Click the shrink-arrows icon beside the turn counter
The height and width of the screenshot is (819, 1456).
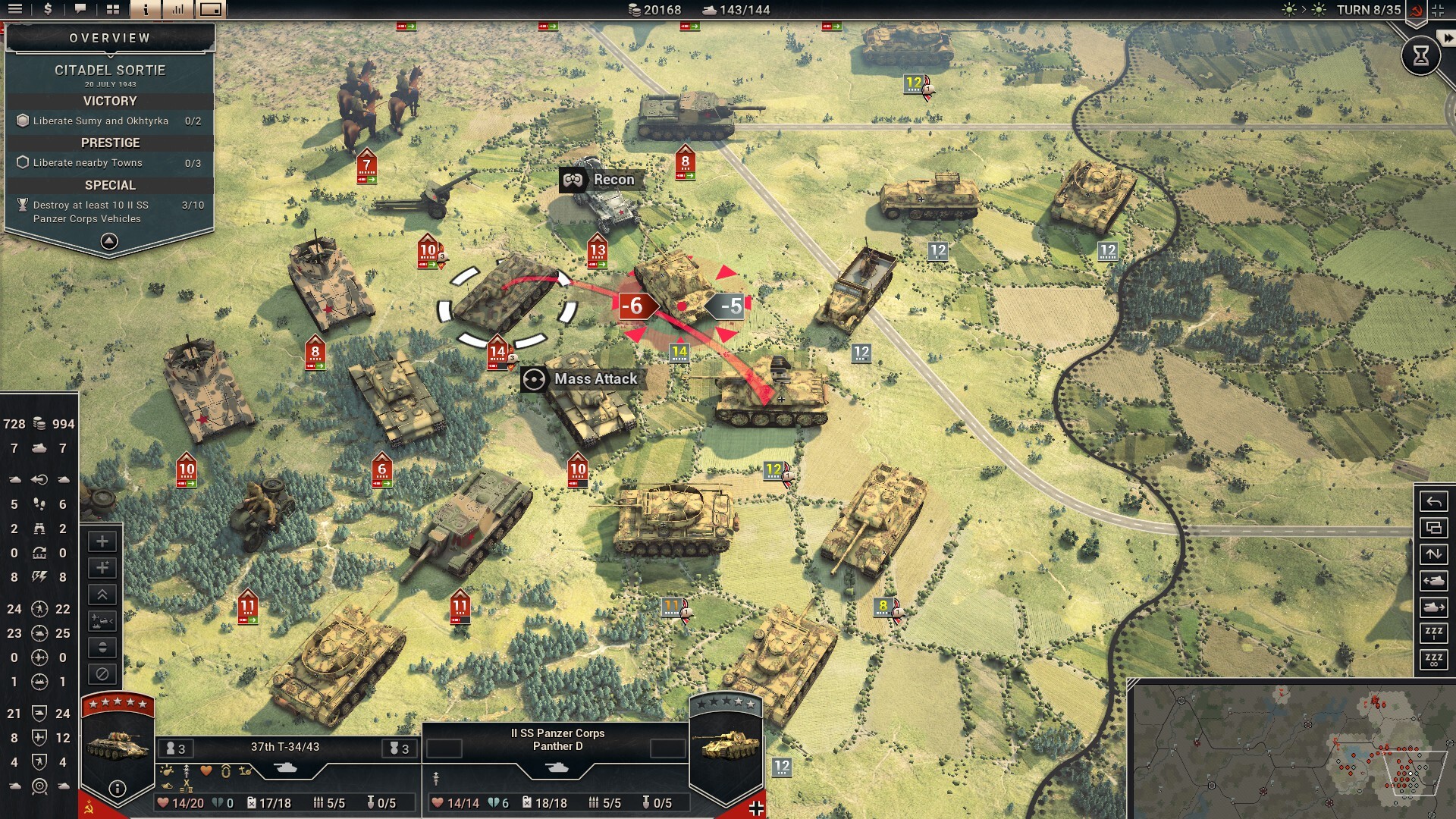[x=1439, y=10]
